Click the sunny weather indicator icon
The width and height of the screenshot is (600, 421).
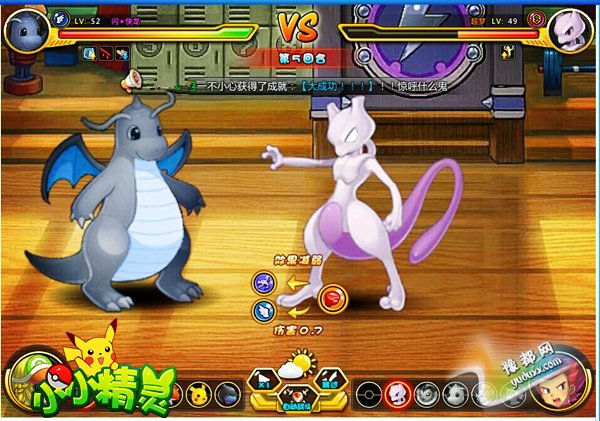(297, 365)
